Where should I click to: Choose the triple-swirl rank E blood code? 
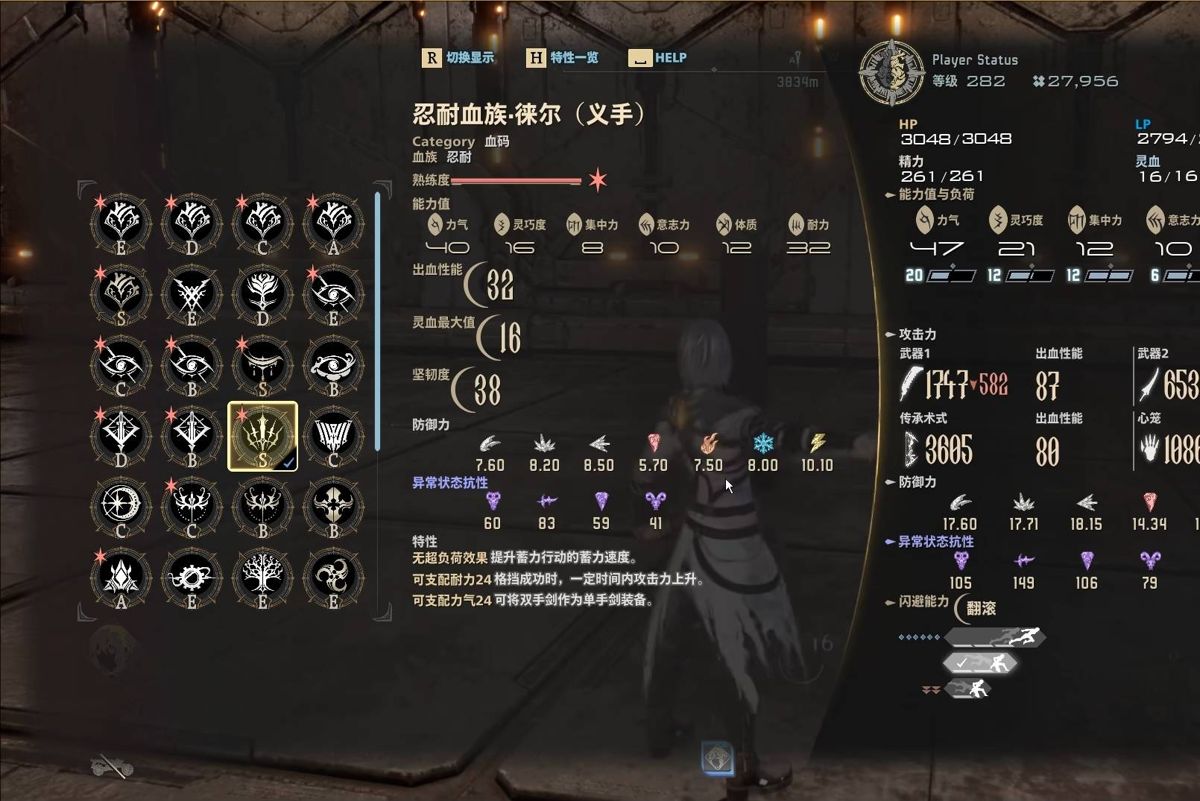(334, 578)
